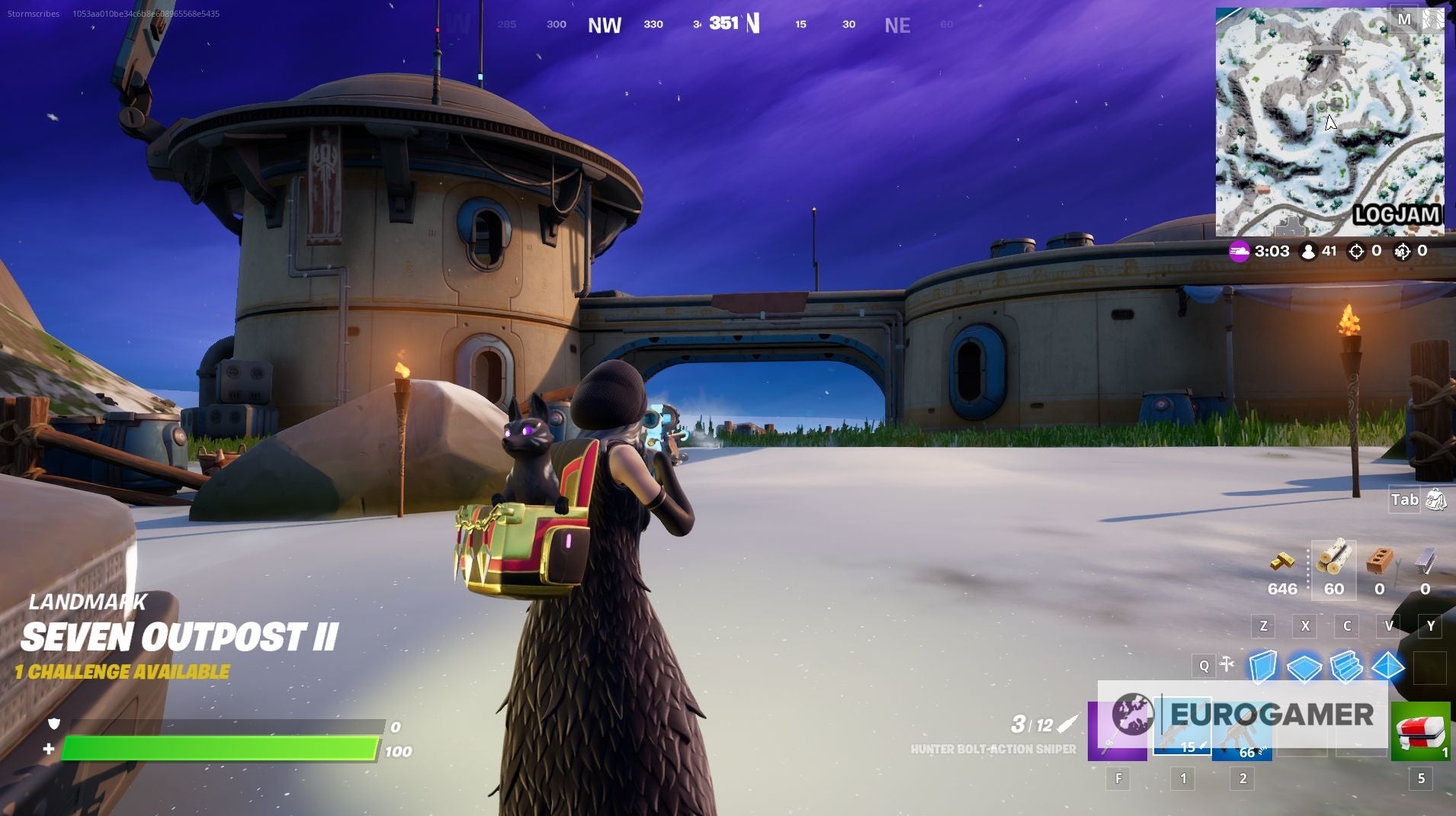Select the wall build piece icon
This screenshot has width=1456, height=816.
(1262, 667)
